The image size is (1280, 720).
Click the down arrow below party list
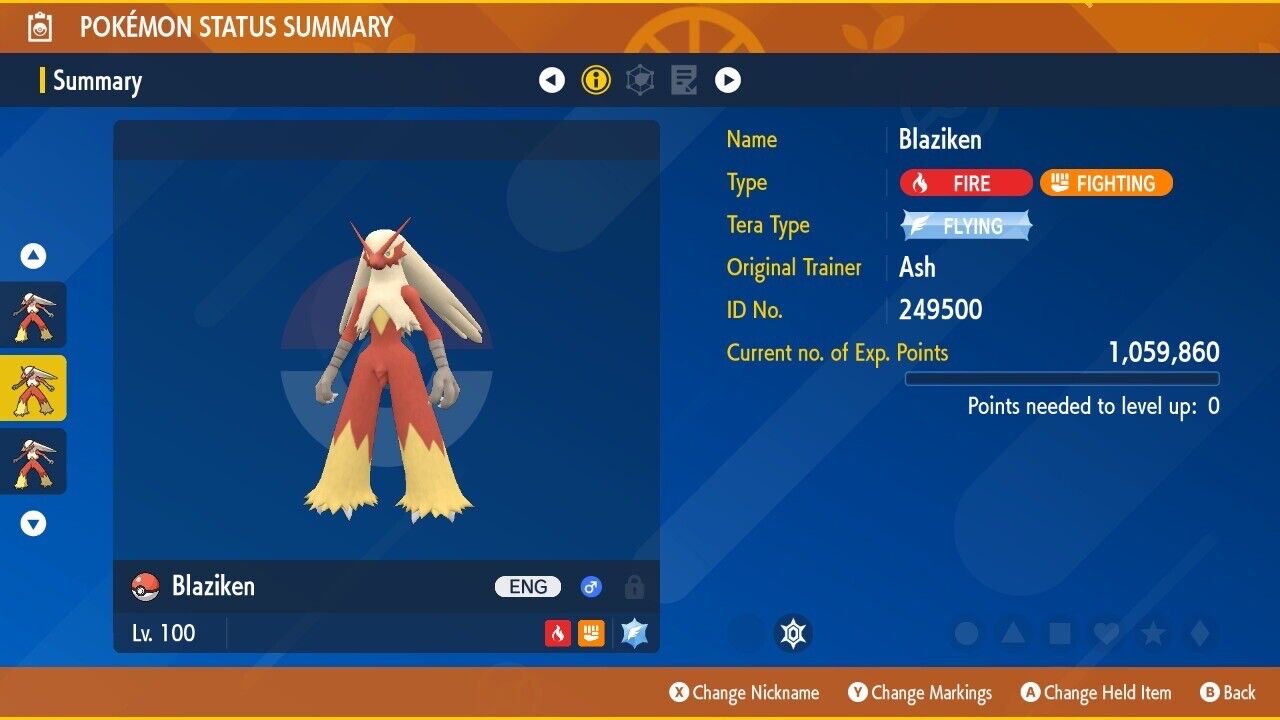point(34,523)
